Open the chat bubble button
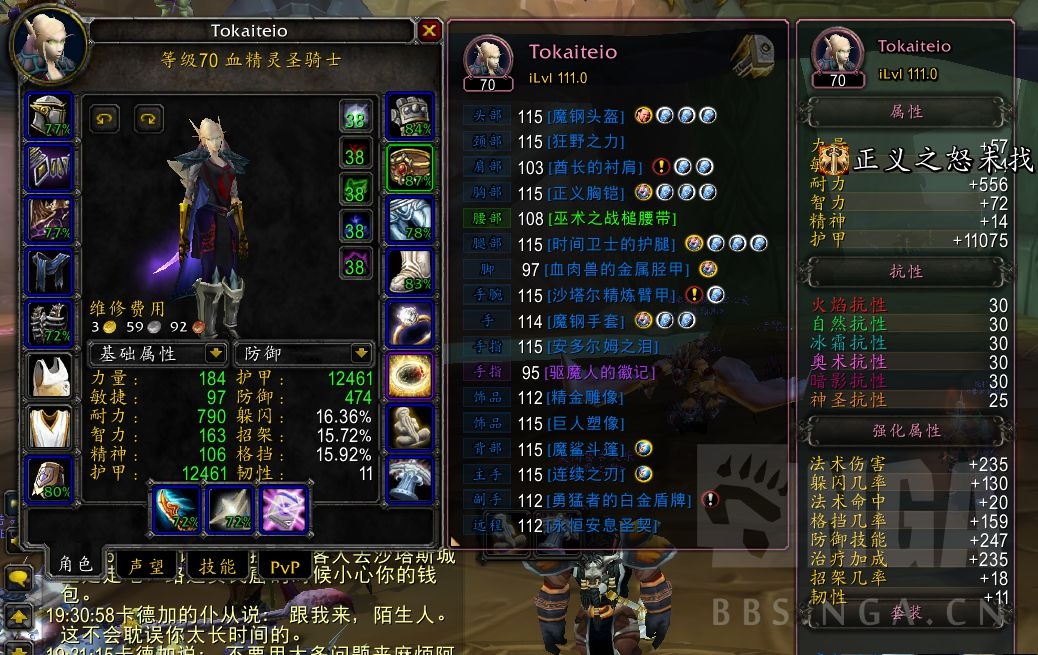The image size is (1038, 655). (x=18, y=578)
